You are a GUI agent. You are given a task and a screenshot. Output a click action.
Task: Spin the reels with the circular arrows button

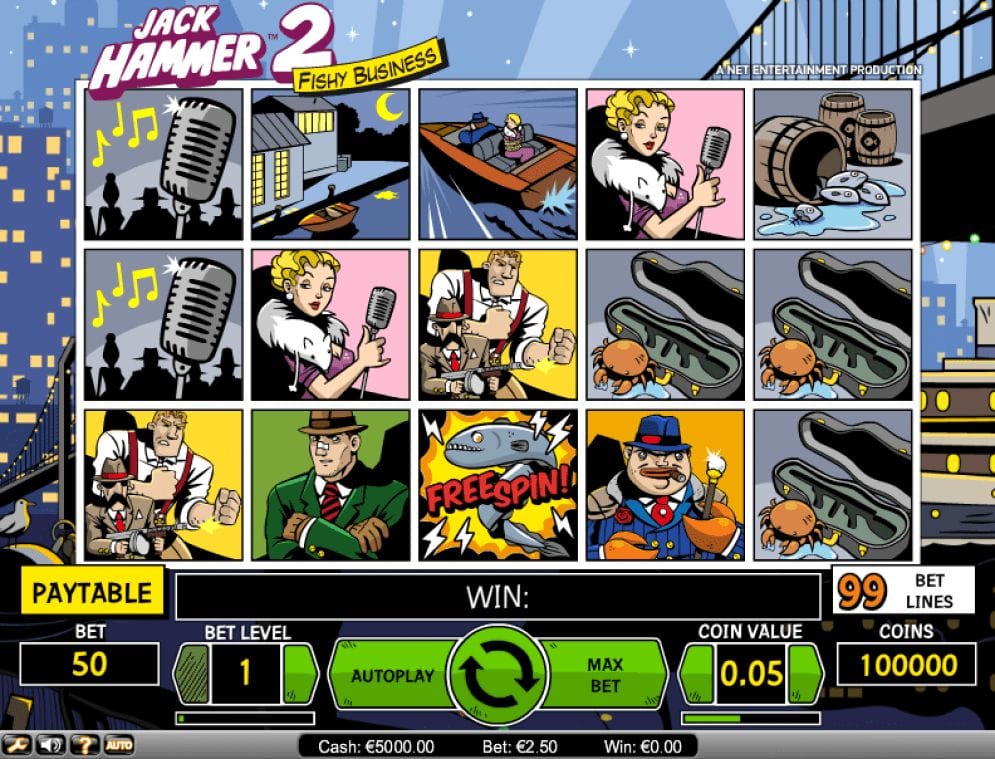click(498, 675)
